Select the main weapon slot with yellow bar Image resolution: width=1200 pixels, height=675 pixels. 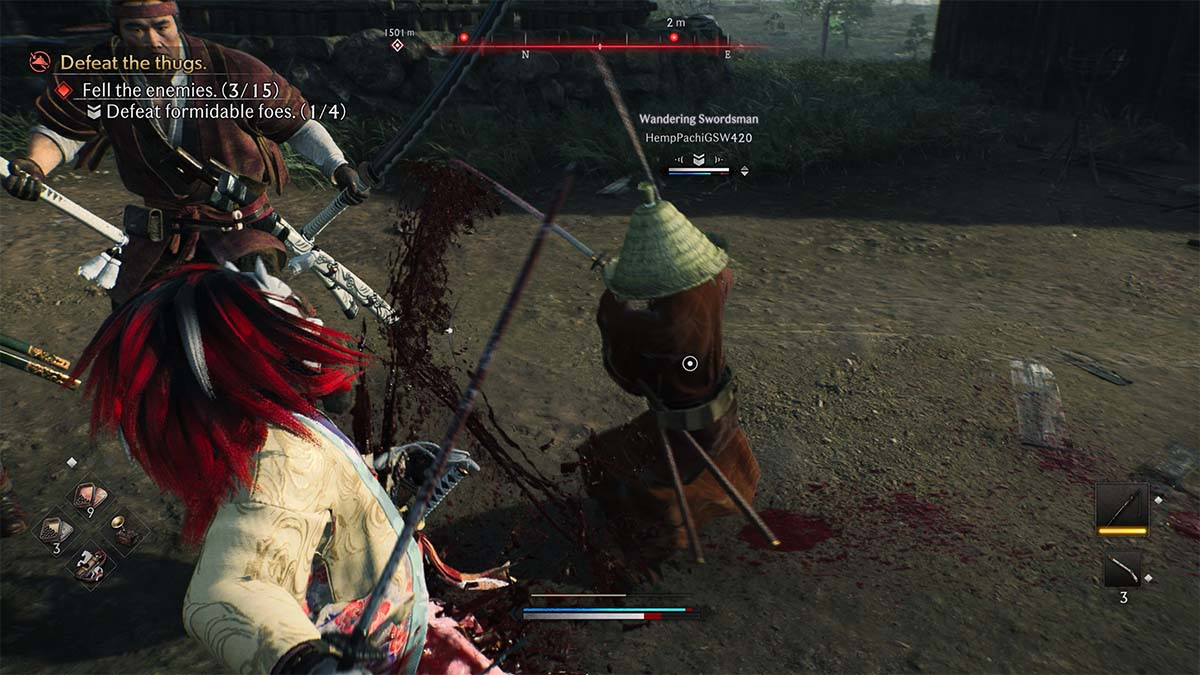point(1122,509)
